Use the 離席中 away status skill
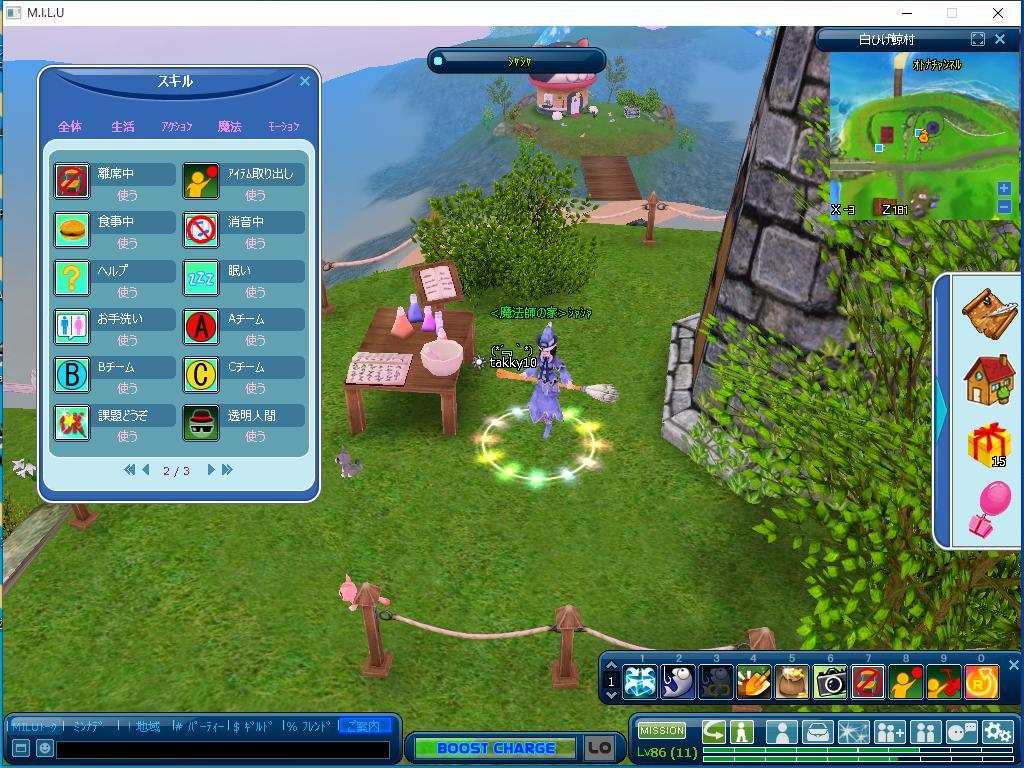This screenshot has width=1024, height=768. tap(72, 181)
